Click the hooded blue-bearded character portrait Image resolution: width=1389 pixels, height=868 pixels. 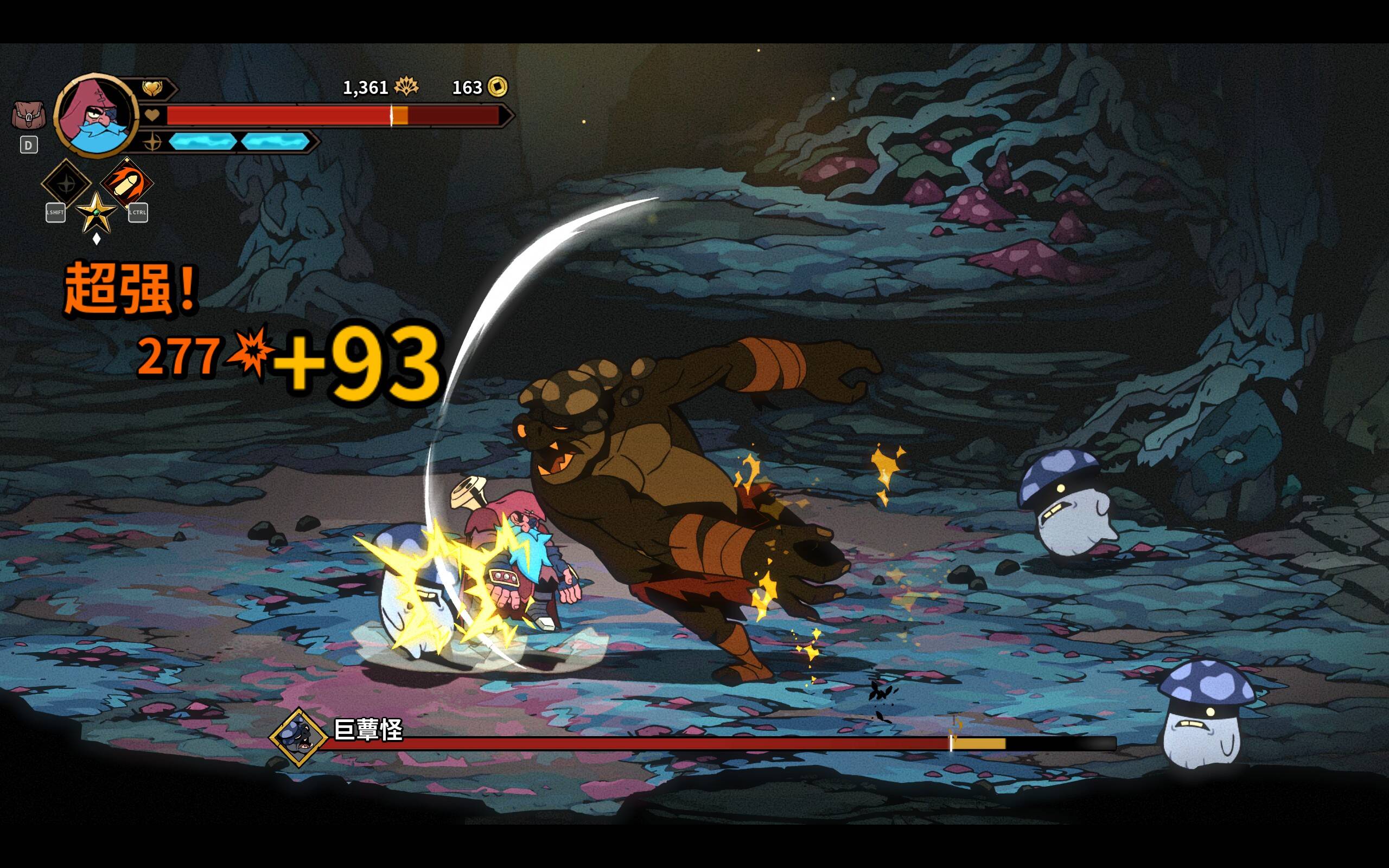click(96, 116)
